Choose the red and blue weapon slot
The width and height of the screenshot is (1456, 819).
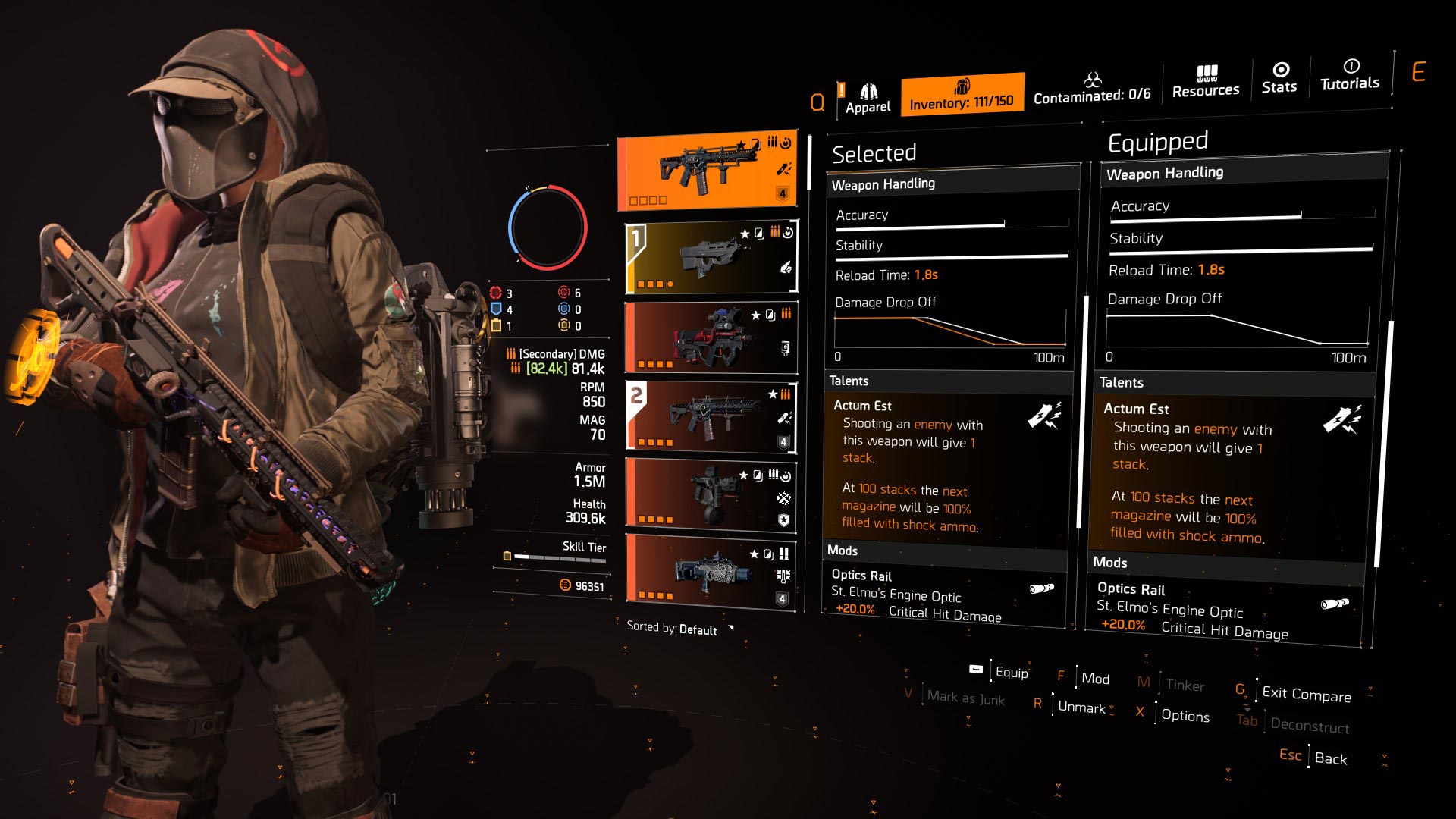711,337
